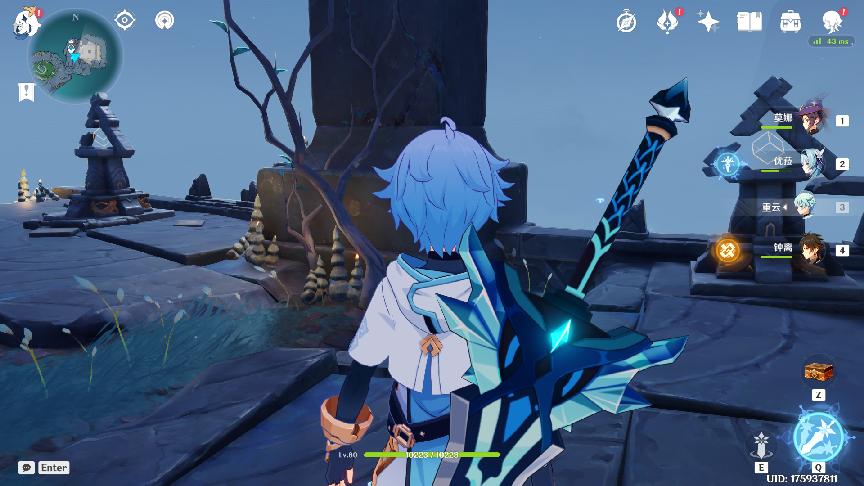Switch to party member 钟离
This screenshot has width=864, height=486.
click(811, 250)
